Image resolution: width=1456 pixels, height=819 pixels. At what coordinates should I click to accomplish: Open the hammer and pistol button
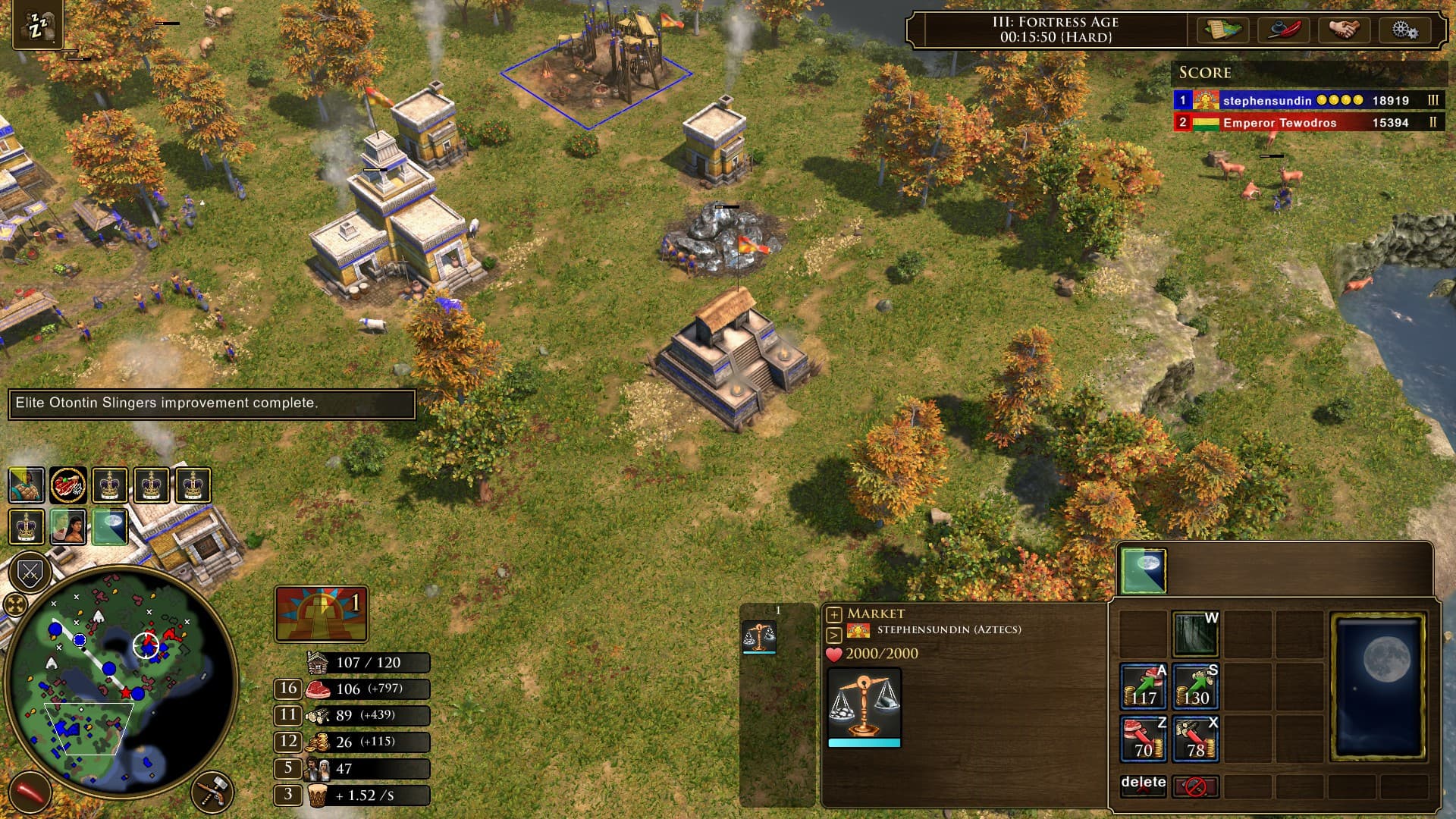pyautogui.click(x=213, y=792)
